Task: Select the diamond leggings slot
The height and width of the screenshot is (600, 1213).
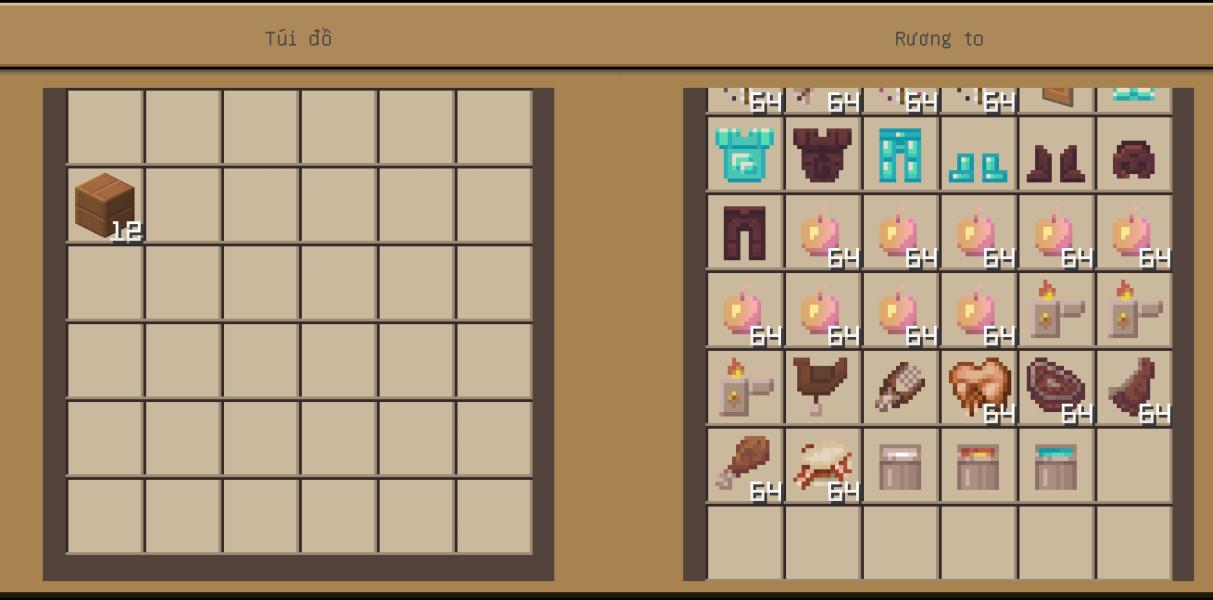Action: (x=900, y=154)
